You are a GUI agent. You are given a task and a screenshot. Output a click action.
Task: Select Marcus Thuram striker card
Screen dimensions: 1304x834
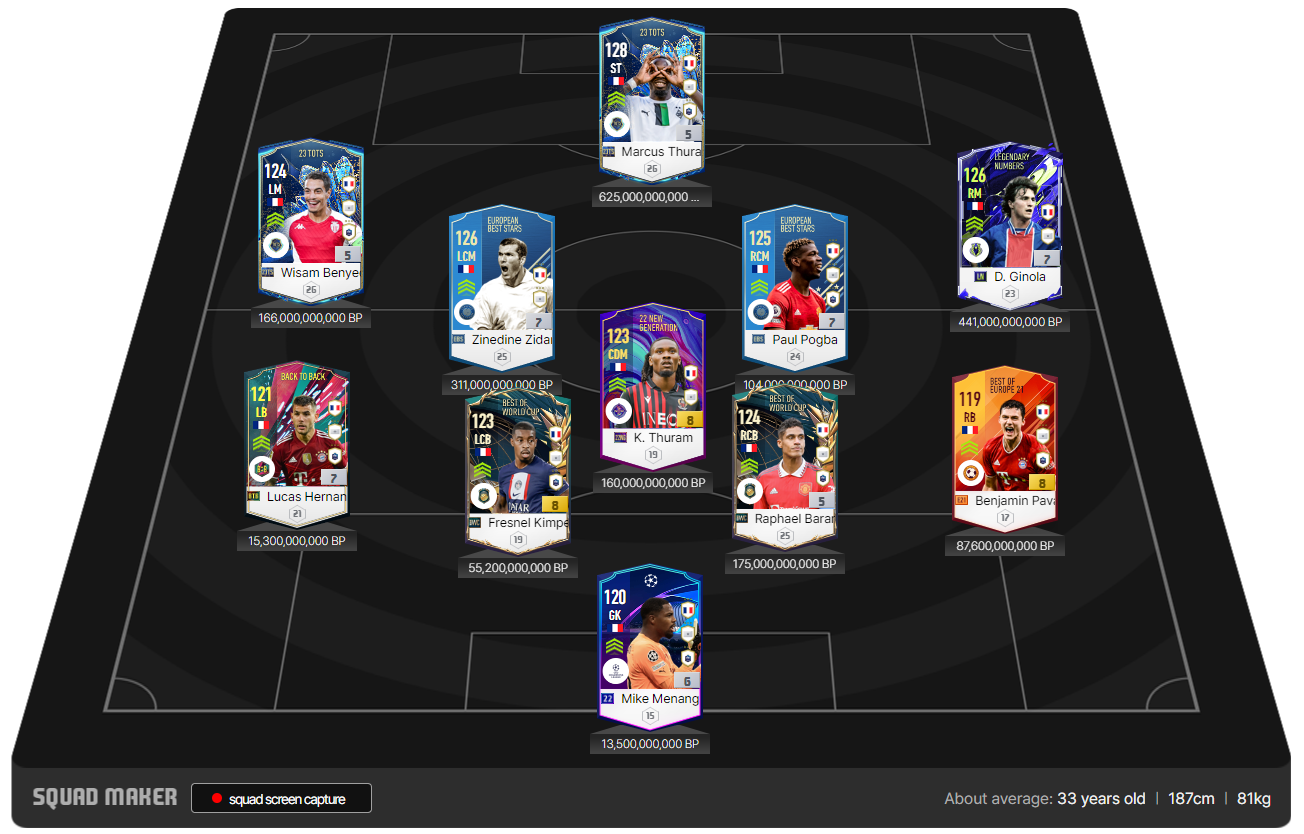(651, 97)
